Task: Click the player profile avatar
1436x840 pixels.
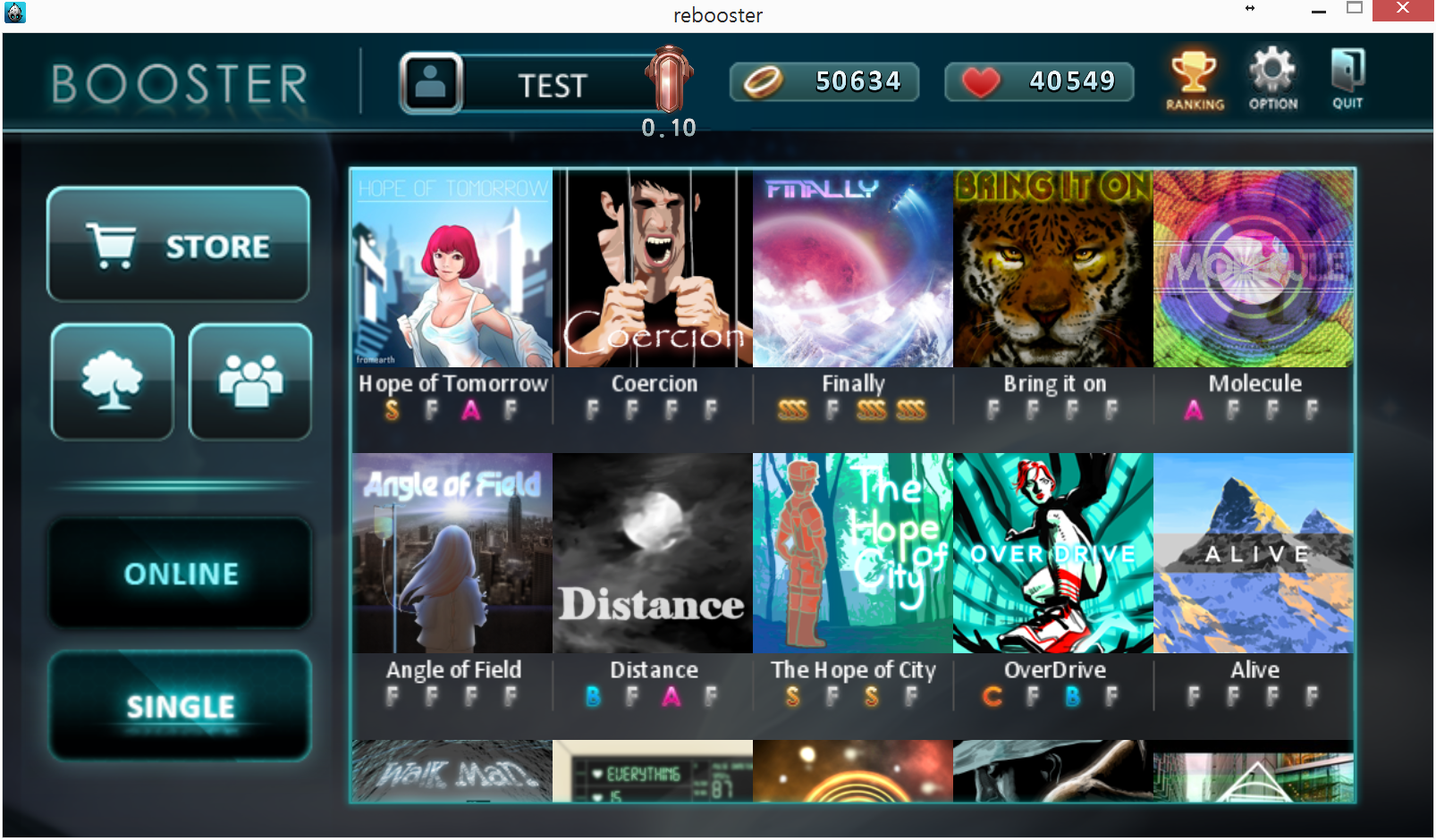Action: coord(432,82)
